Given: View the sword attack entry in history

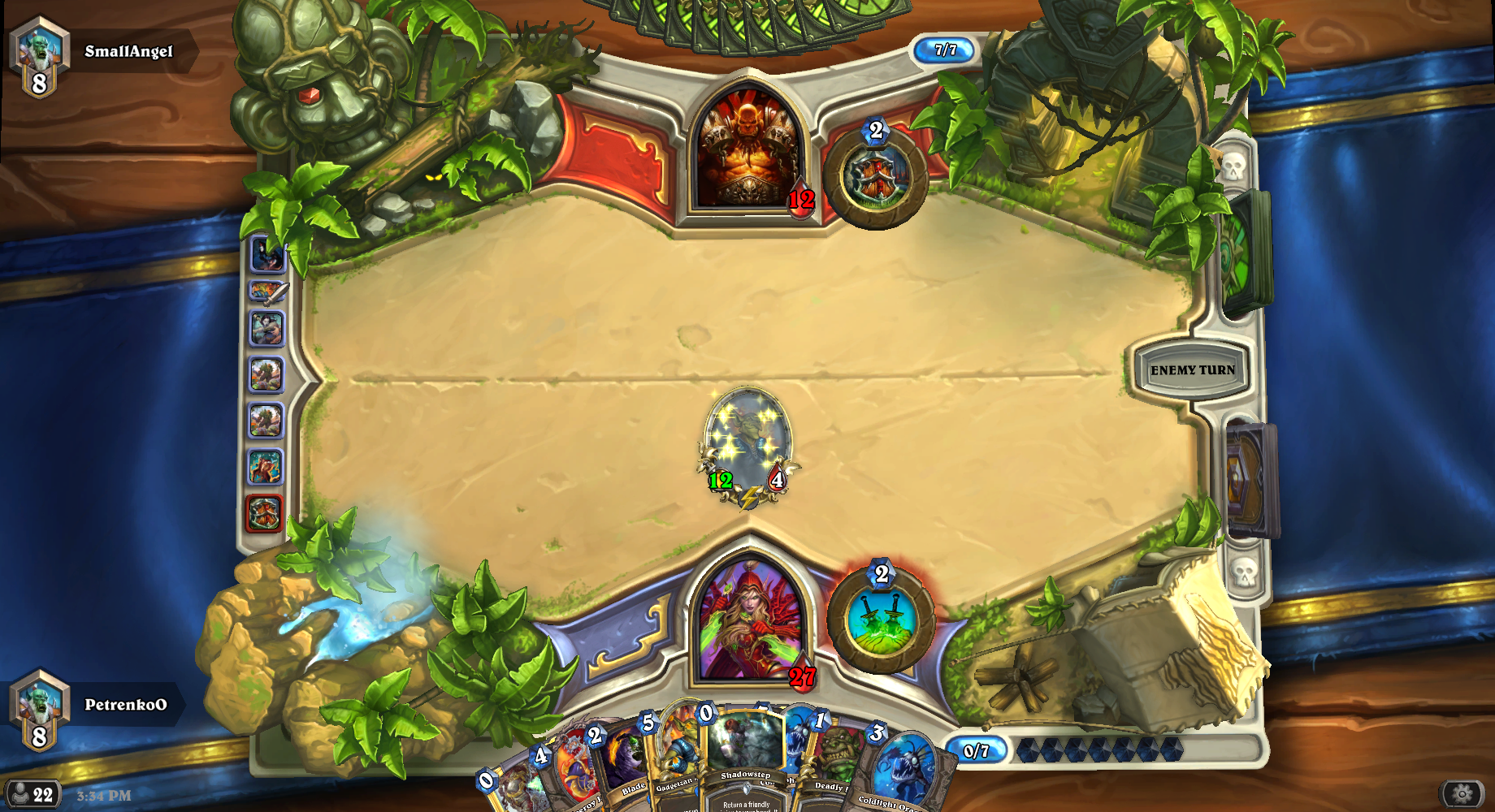Looking at the screenshot, I should coord(268,291).
